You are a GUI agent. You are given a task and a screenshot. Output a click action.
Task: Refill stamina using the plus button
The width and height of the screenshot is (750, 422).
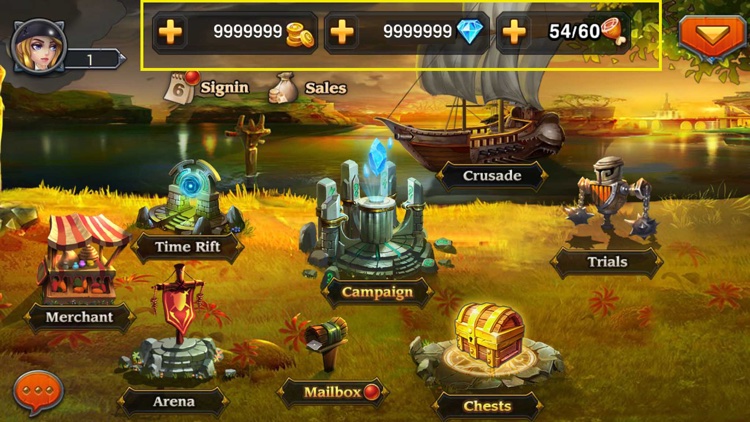513,32
